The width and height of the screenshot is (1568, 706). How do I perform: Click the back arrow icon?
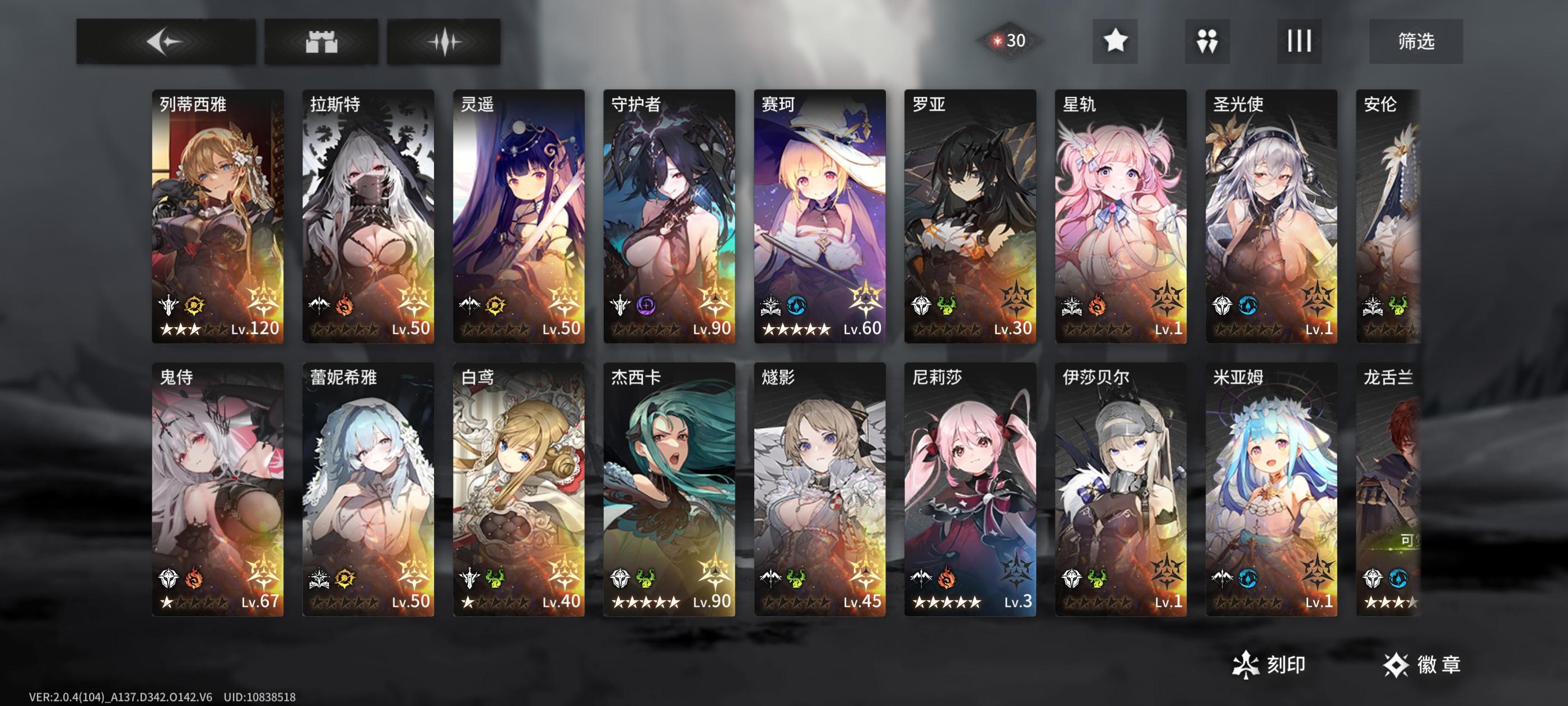click(167, 41)
